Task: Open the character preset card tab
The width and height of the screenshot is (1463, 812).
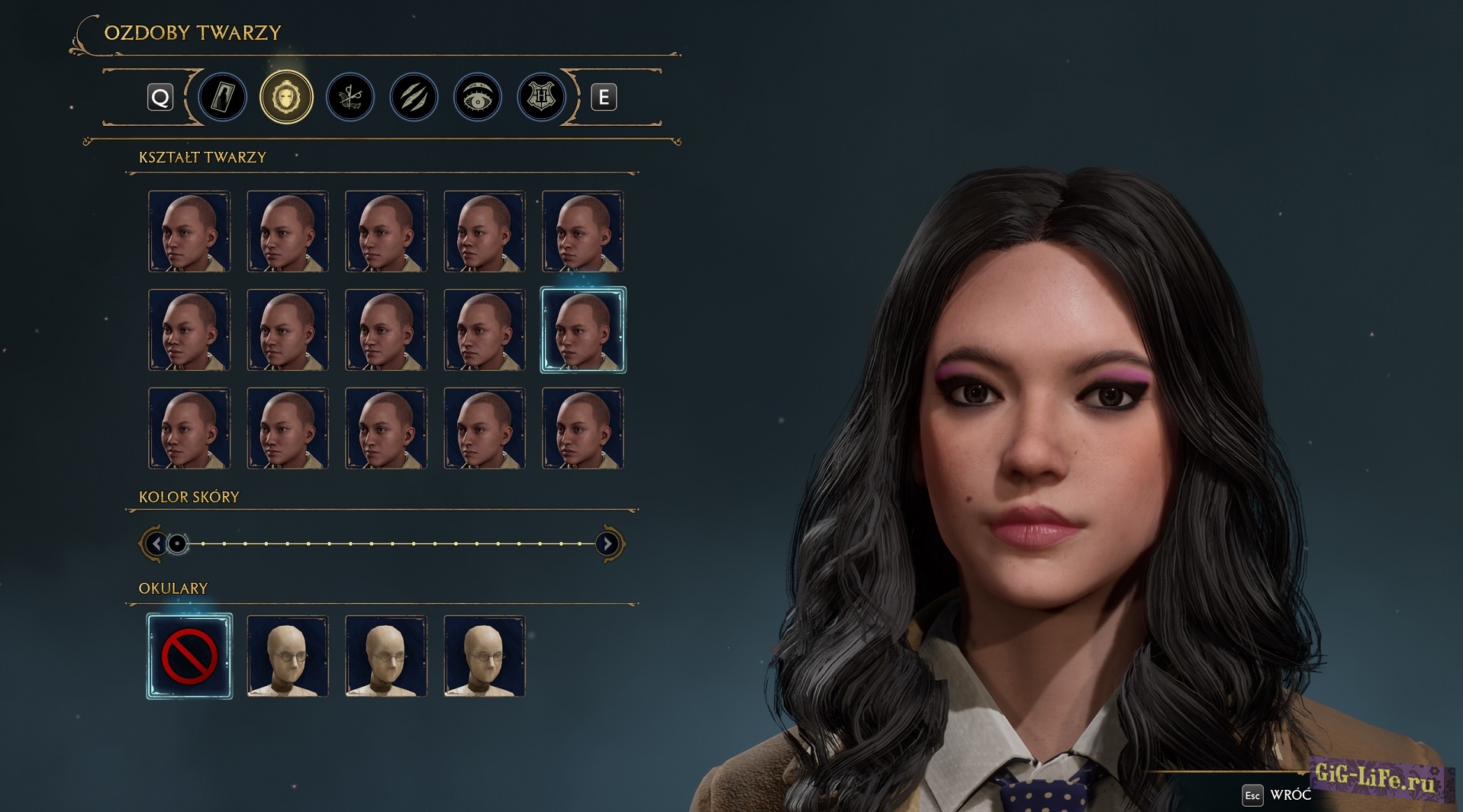Action: click(x=223, y=97)
